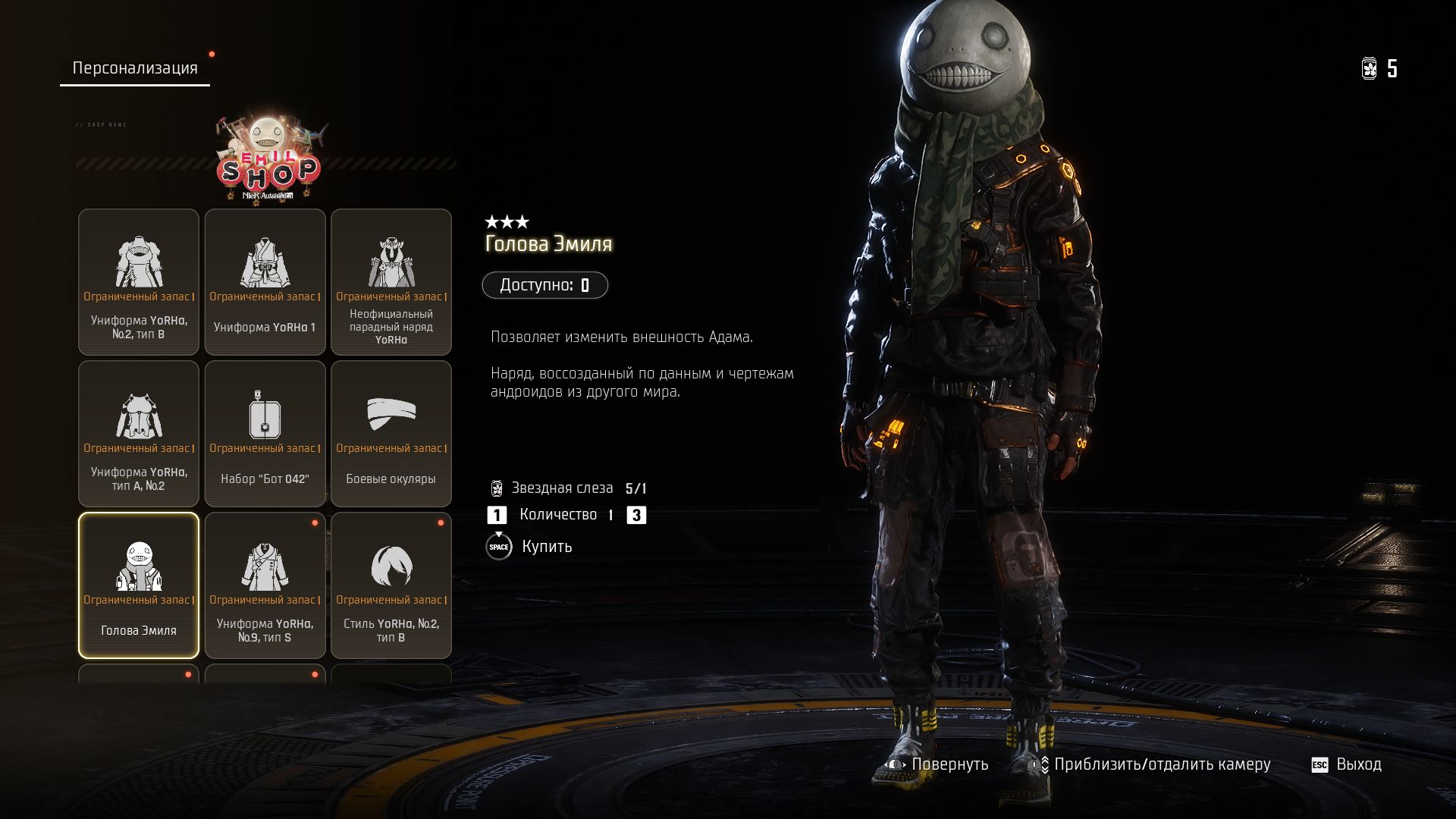Select Неофициальный парадный наряд YoRHa tile
1456x819 pixels.
click(391, 282)
